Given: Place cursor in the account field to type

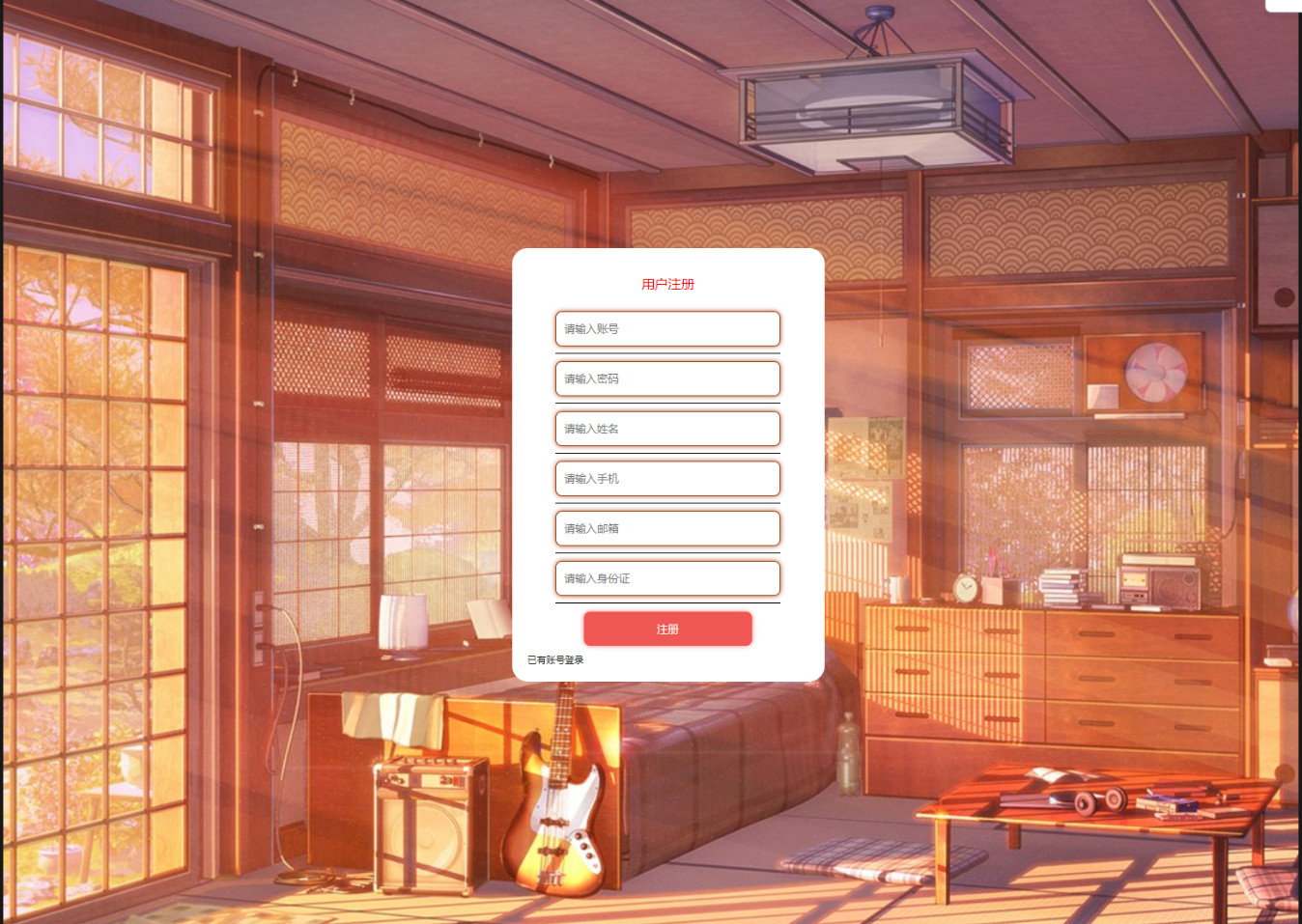Looking at the screenshot, I should point(667,329).
